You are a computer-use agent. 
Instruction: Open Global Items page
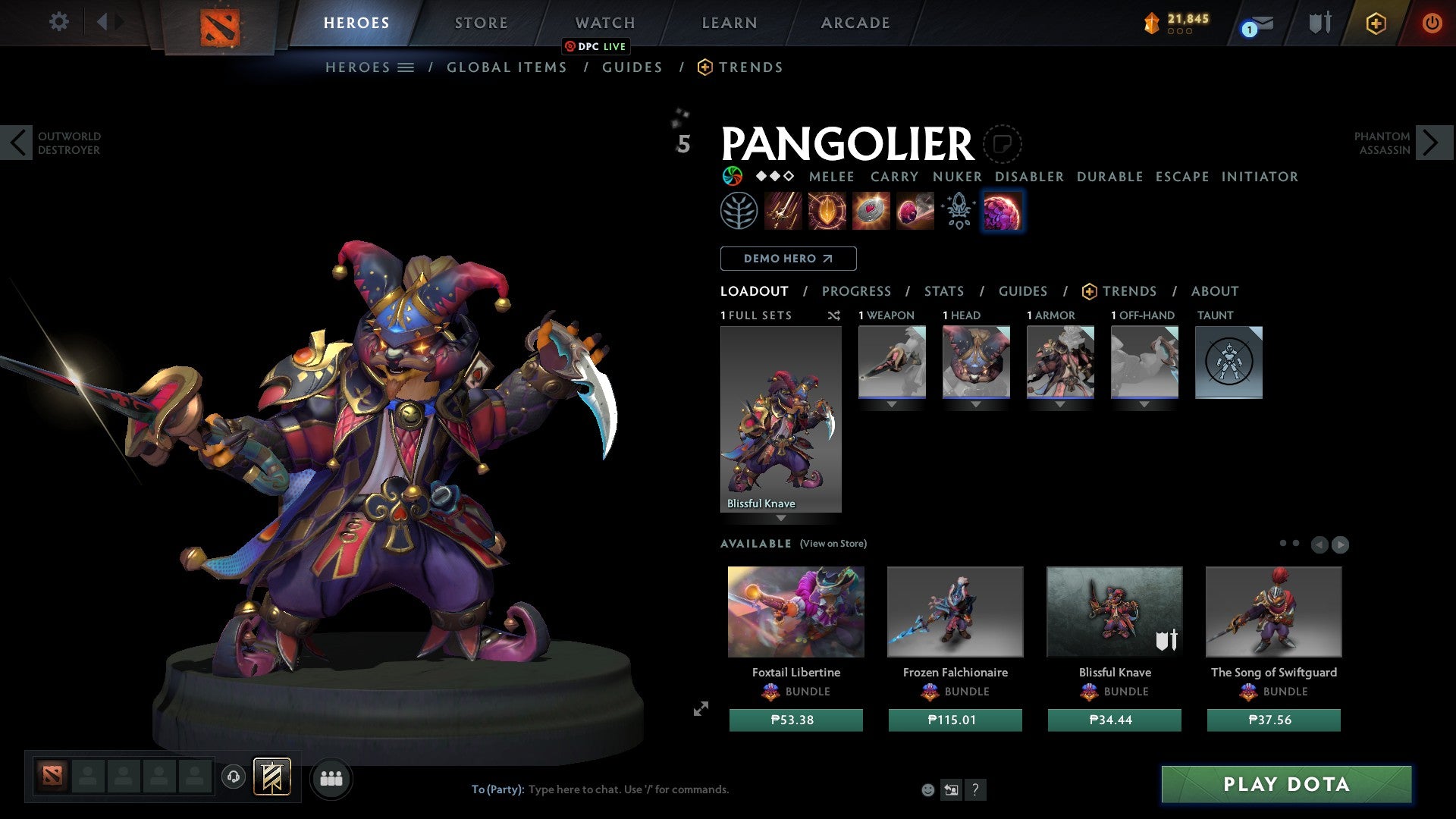pyautogui.click(x=507, y=67)
